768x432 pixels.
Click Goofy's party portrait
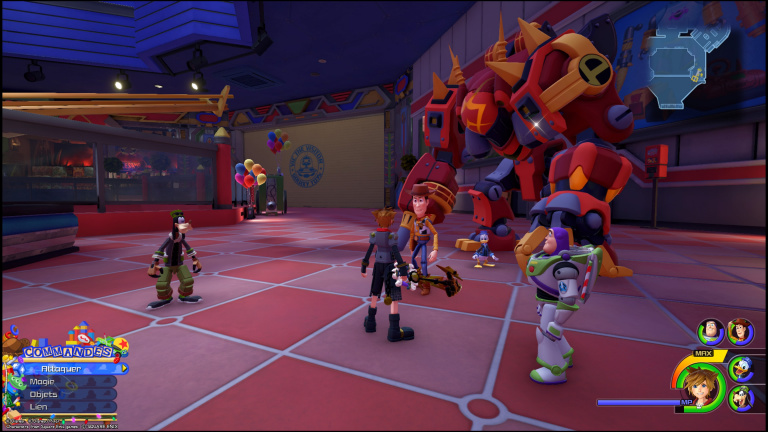pyautogui.click(x=742, y=400)
